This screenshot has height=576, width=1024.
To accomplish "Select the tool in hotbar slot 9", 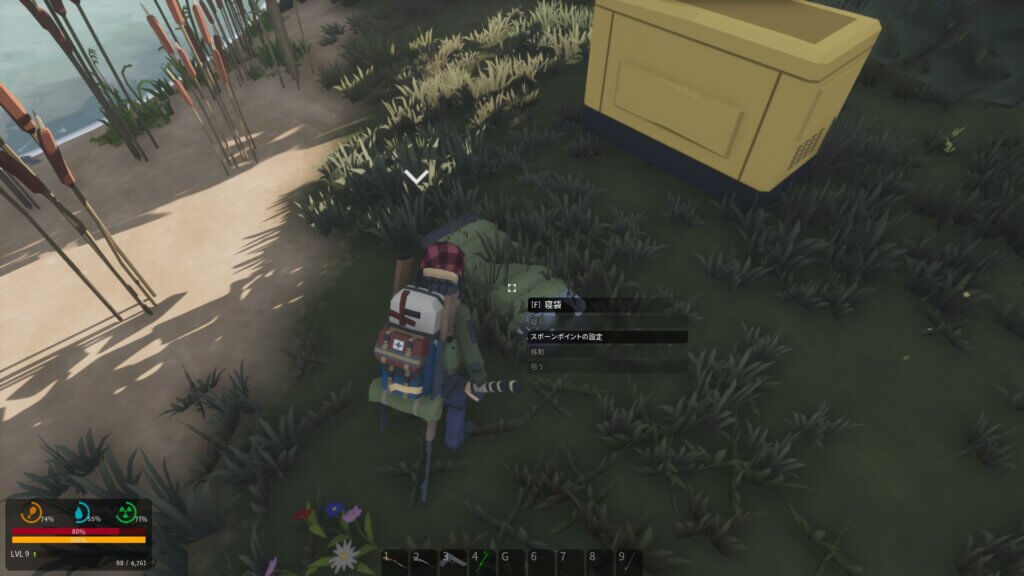I will click(x=627, y=559).
